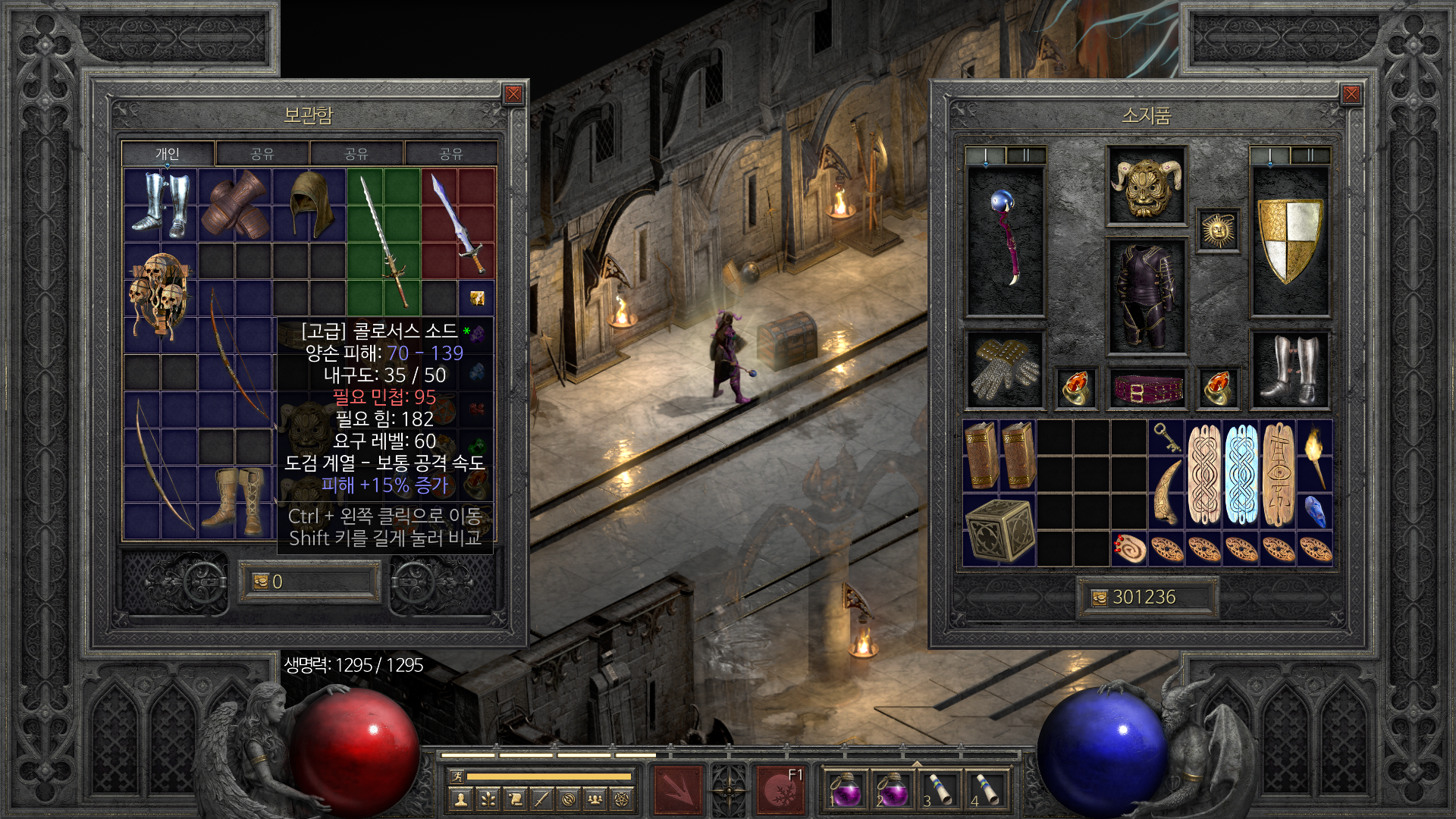The image size is (1456, 819).
Task: Select the equipped orb staff weapon
Action: coord(1006,240)
